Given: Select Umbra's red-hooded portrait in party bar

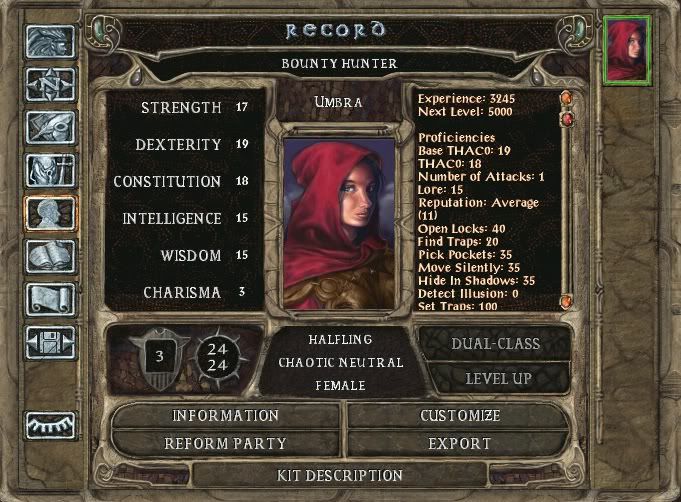Looking at the screenshot, I should click(629, 48).
